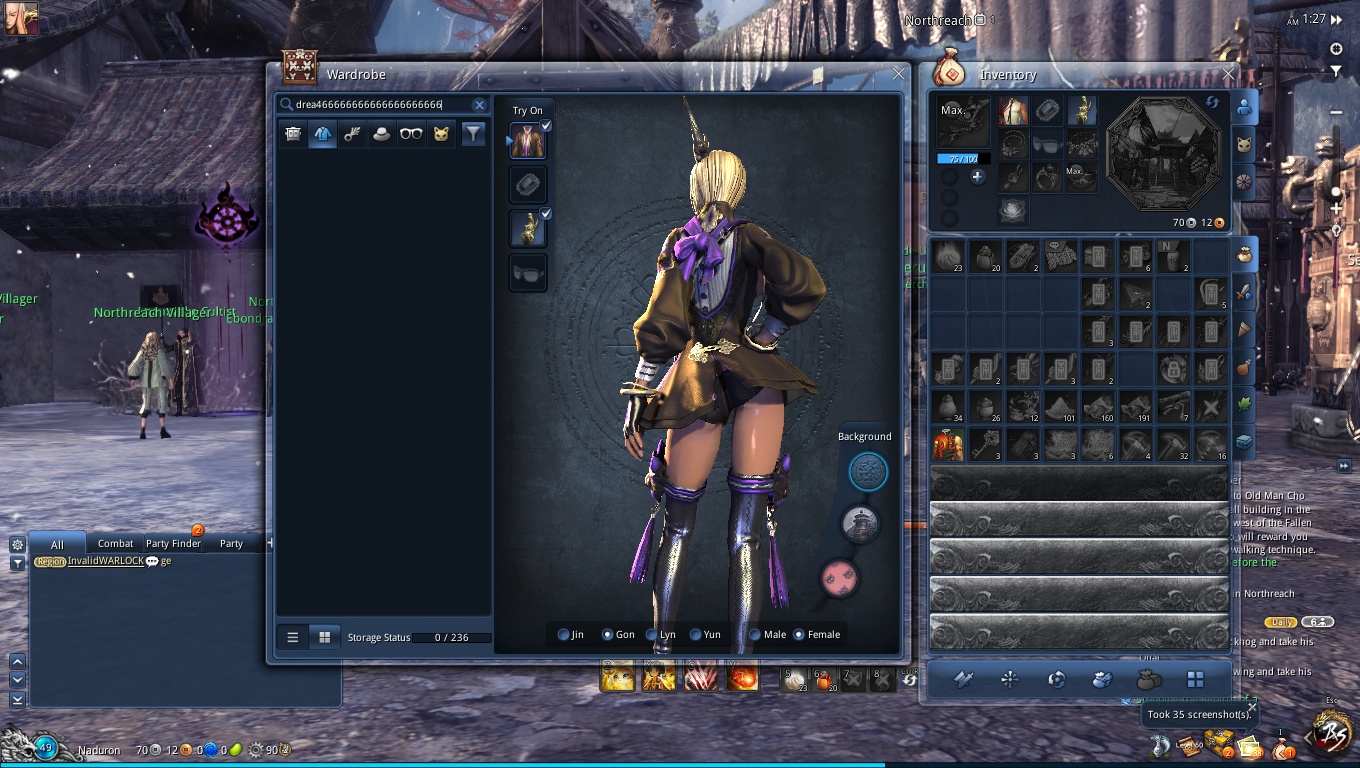Switch to the Party chat tab
Image resolution: width=1360 pixels, height=768 pixels.
click(231, 544)
